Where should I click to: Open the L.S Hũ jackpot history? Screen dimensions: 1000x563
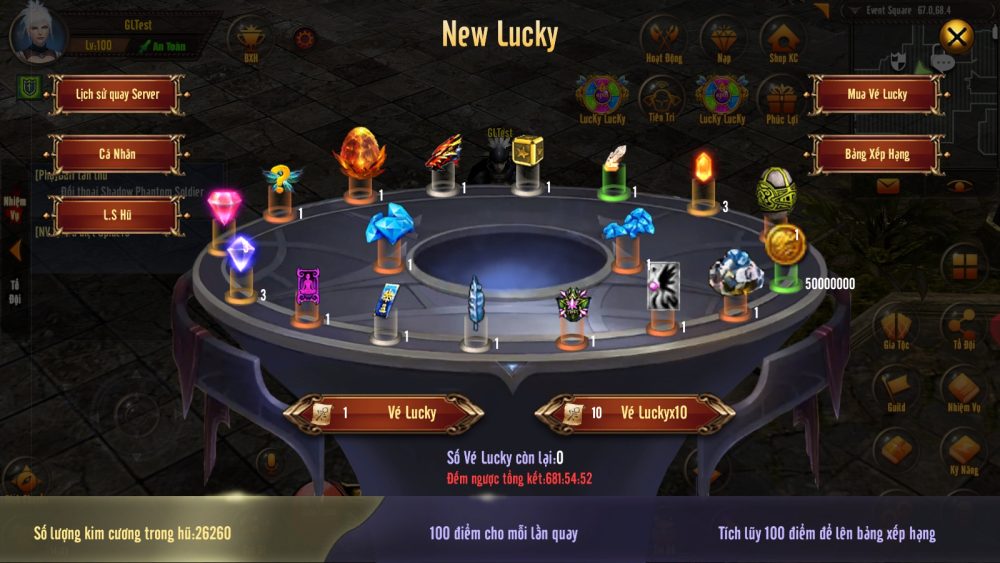pos(117,215)
